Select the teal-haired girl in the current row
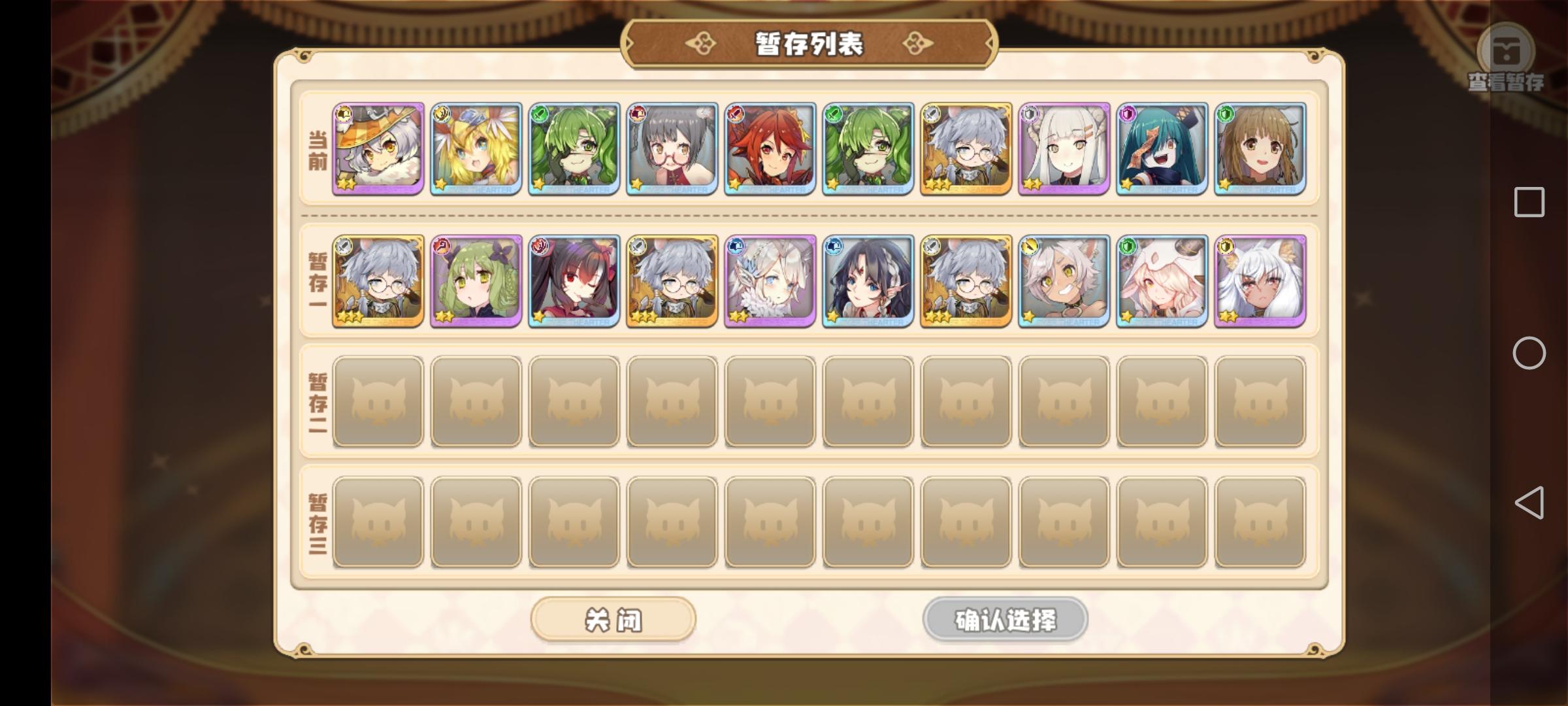Image resolution: width=1568 pixels, height=706 pixels. click(1162, 149)
